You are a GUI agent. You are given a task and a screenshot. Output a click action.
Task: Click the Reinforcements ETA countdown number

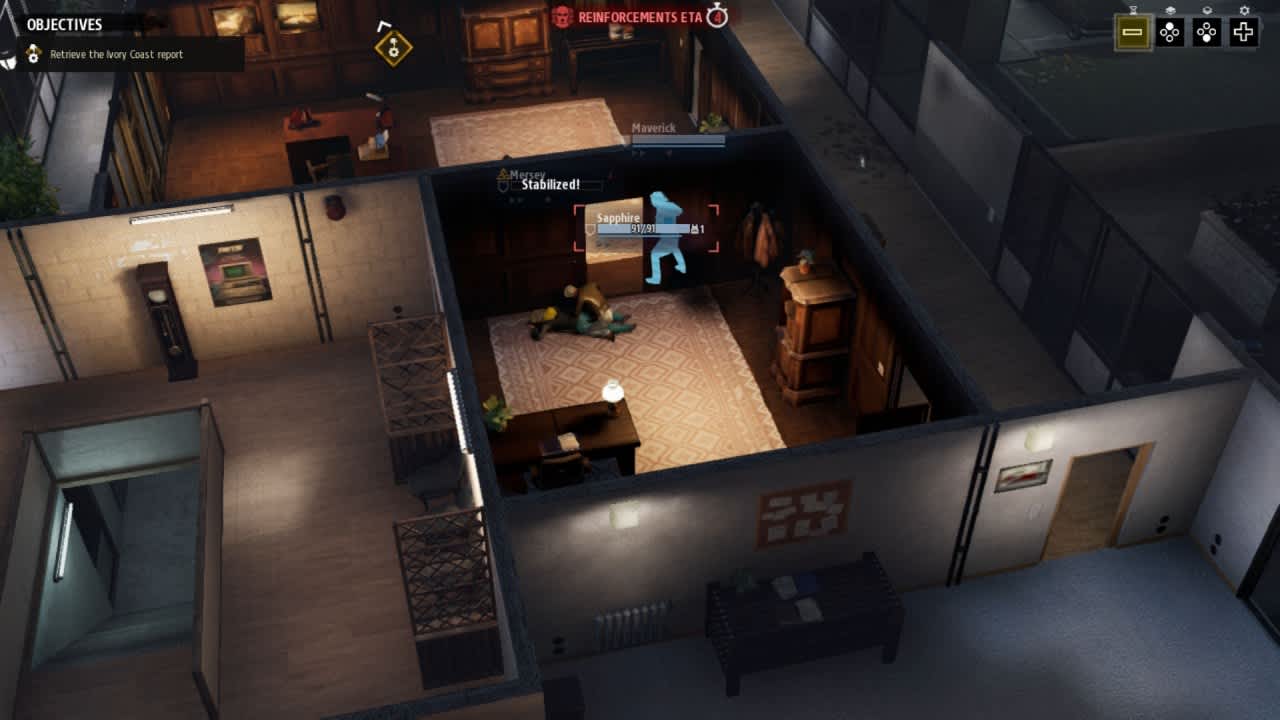[x=720, y=17]
